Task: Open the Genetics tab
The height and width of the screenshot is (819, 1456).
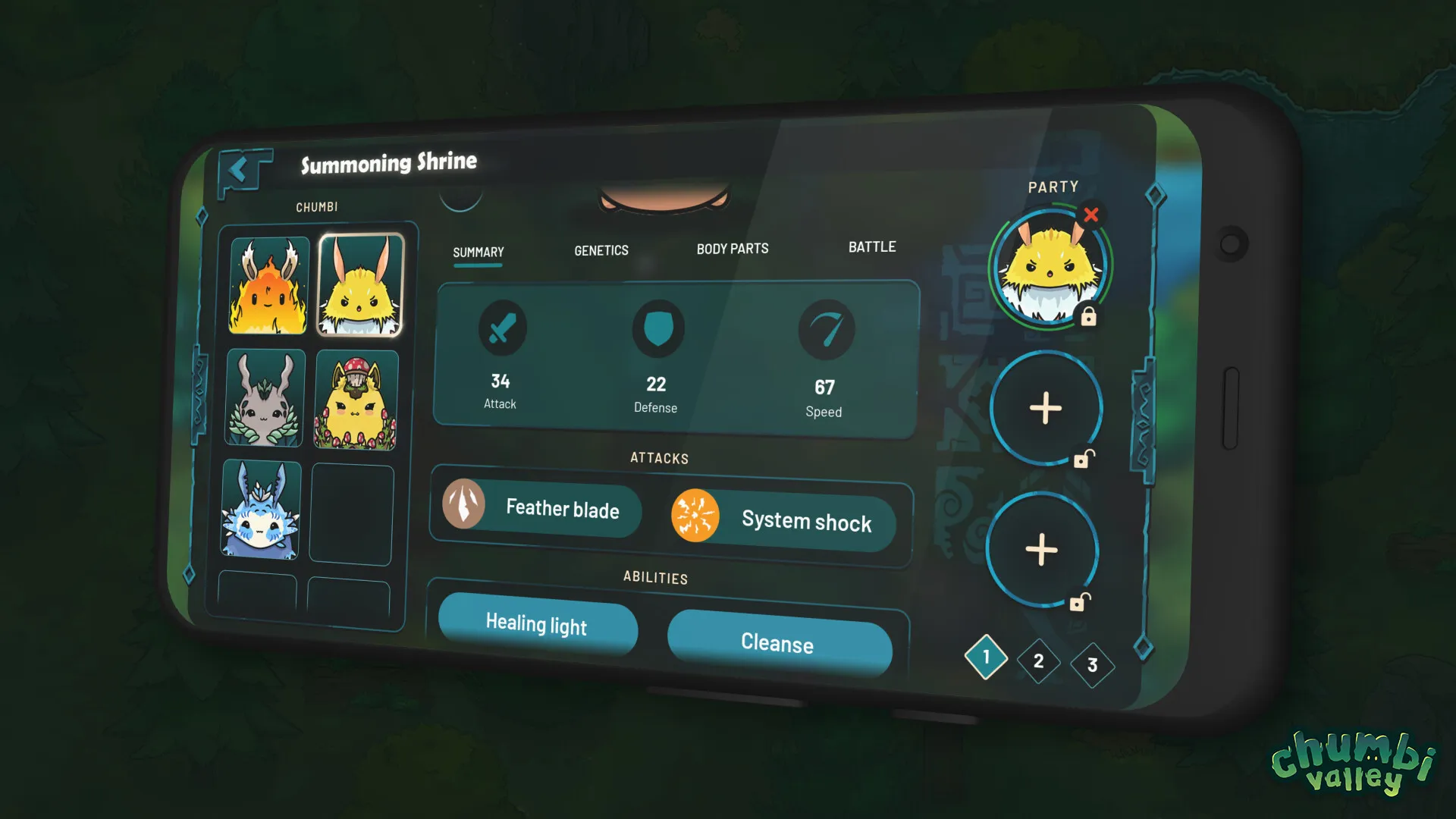Action: point(601,251)
